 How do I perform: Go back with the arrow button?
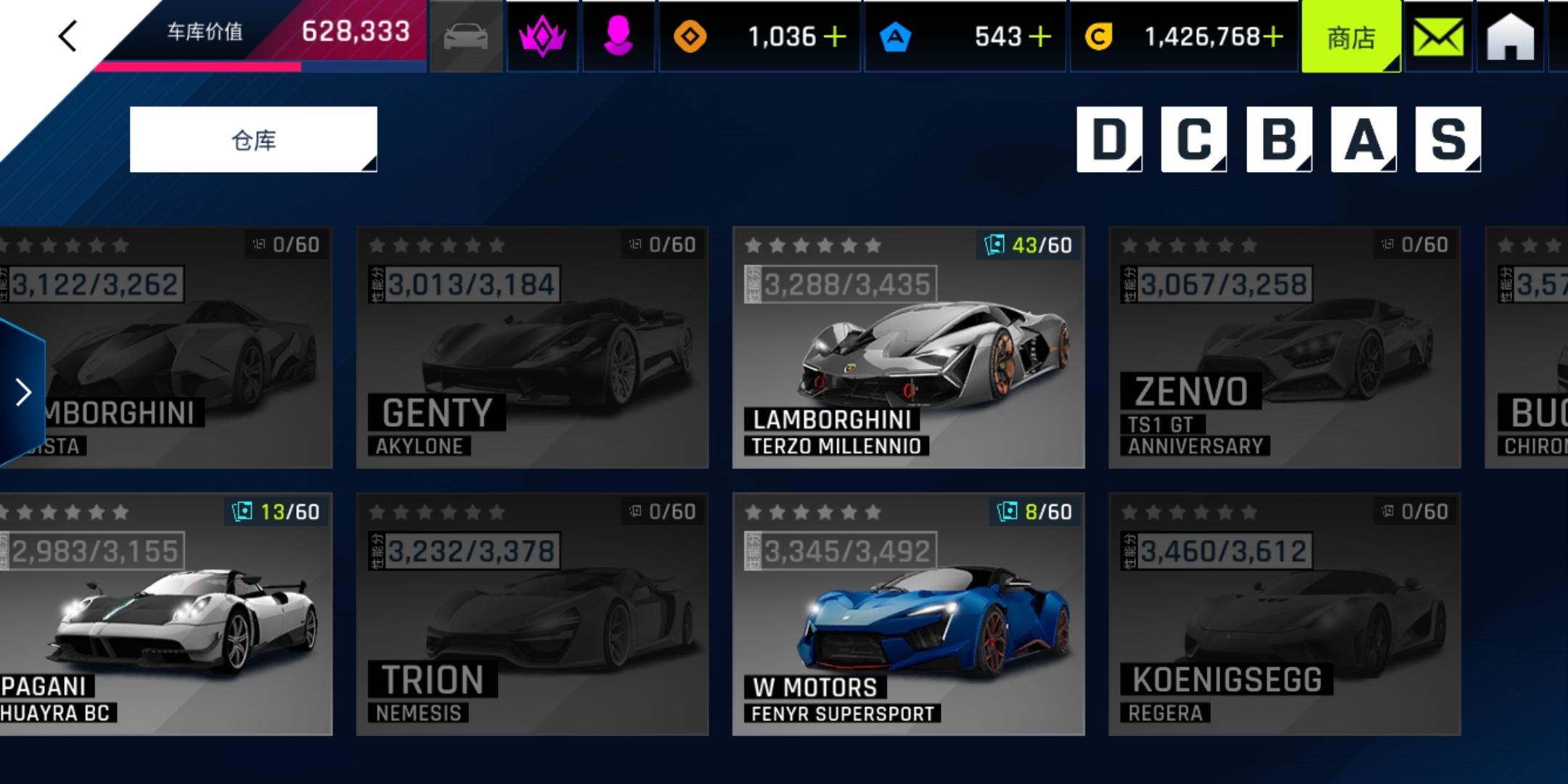pyautogui.click(x=68, y=36)
